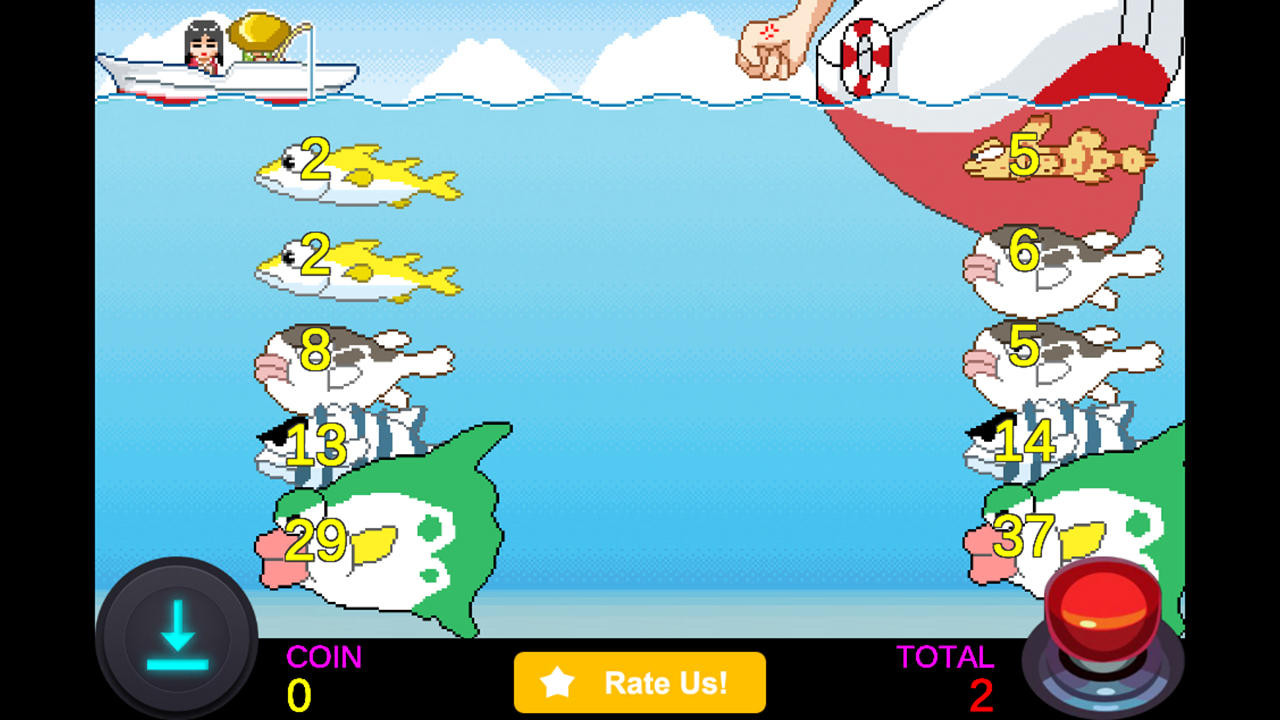
Task: Tap the Rate Us button
Action: [x=640, y=683]
